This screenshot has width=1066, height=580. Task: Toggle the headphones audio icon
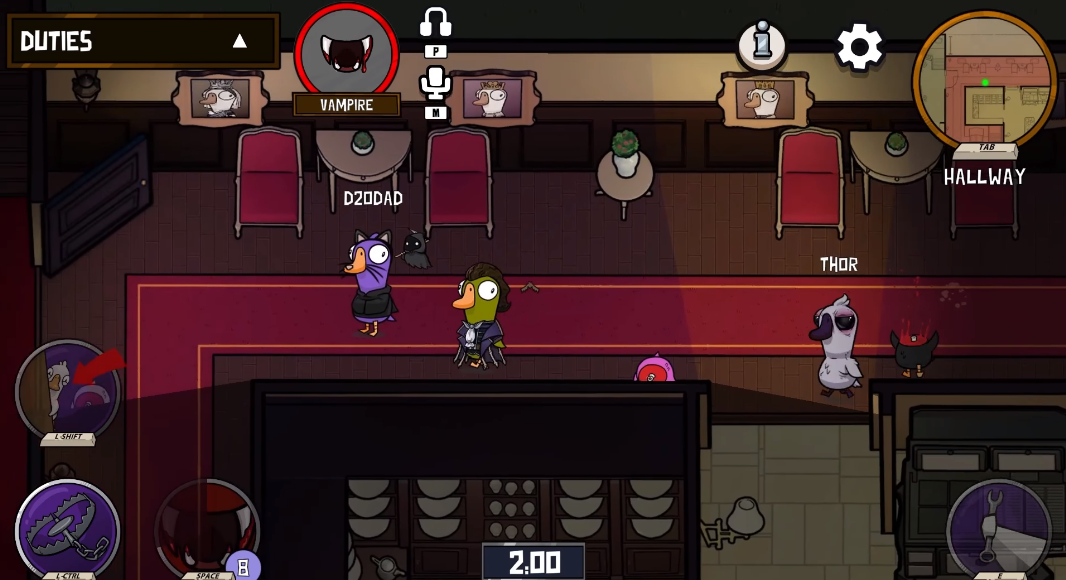[436, 23]
